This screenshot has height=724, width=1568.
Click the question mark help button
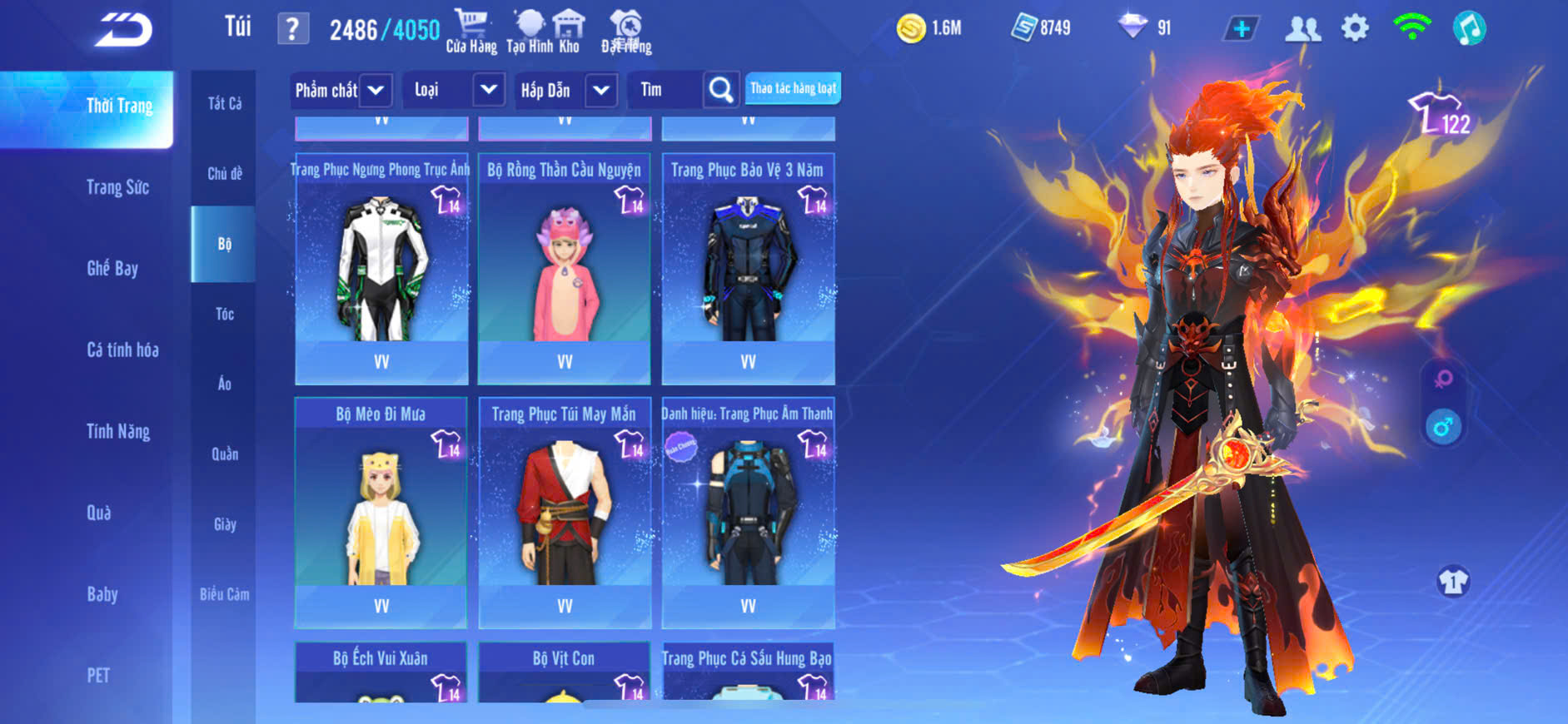pyautogui.click(x=292, y=30)
